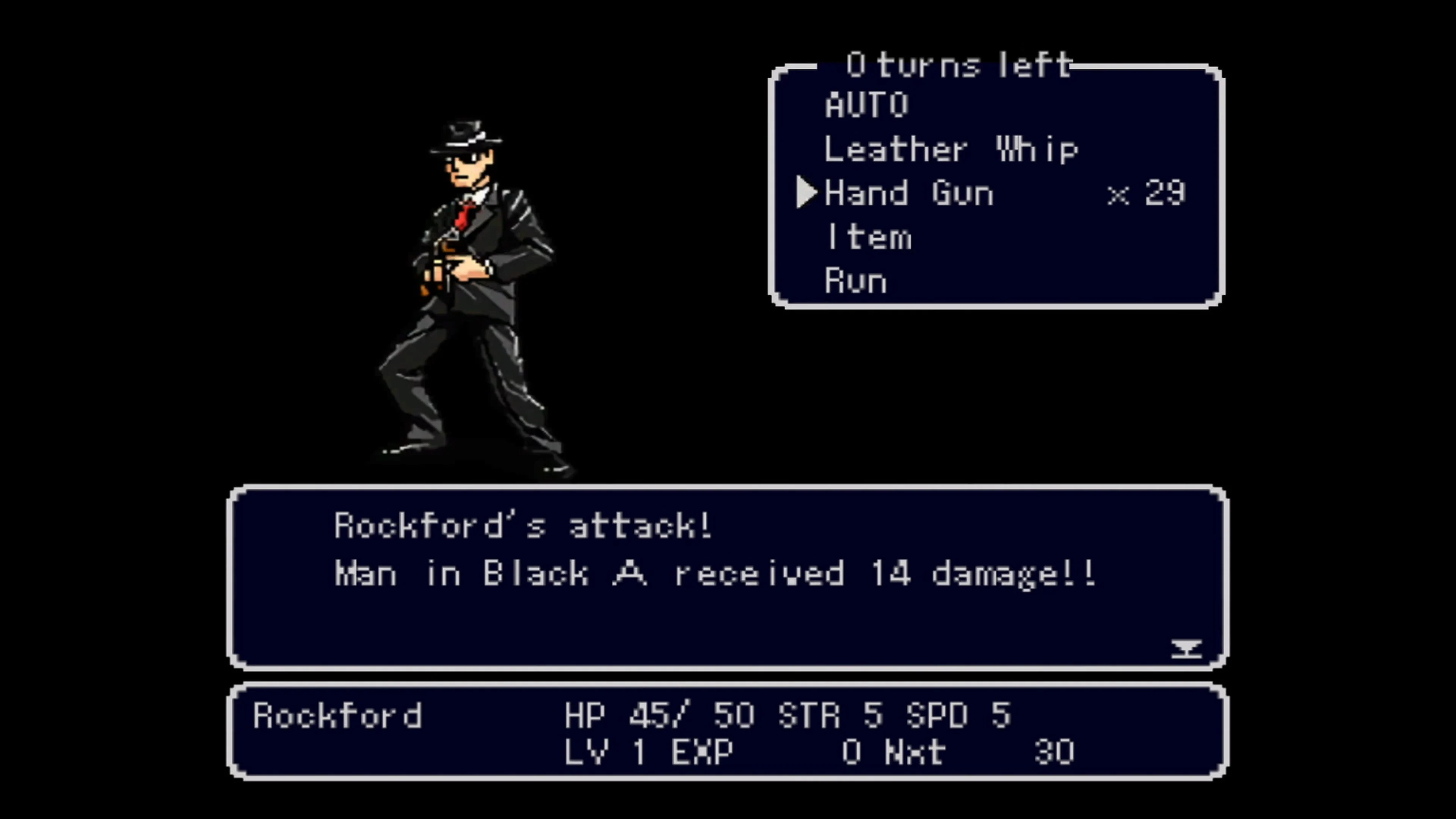Image resolution: width=1456 pixels, height=819 pixels.
Task: Open the Item submenu
Action: 869,236
